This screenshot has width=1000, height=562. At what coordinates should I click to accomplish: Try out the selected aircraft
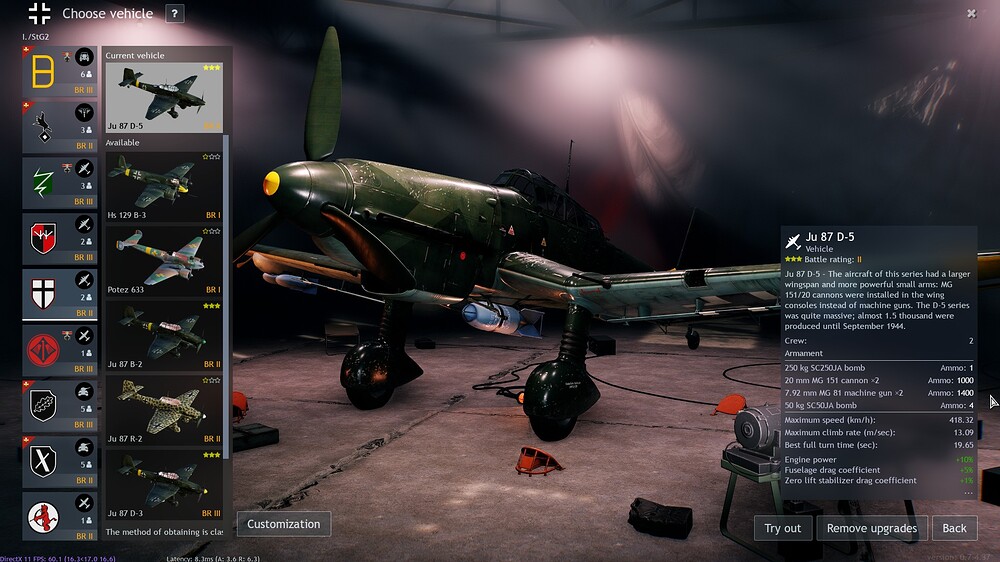pos(783,528)
